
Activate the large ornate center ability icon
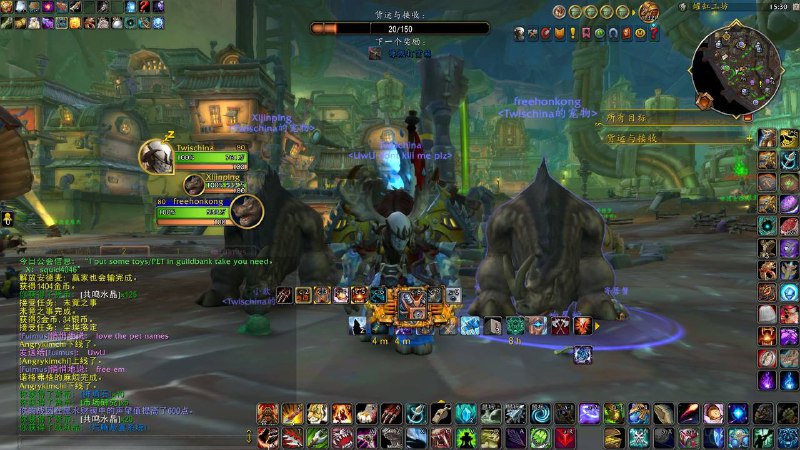[x=412, y=304]
